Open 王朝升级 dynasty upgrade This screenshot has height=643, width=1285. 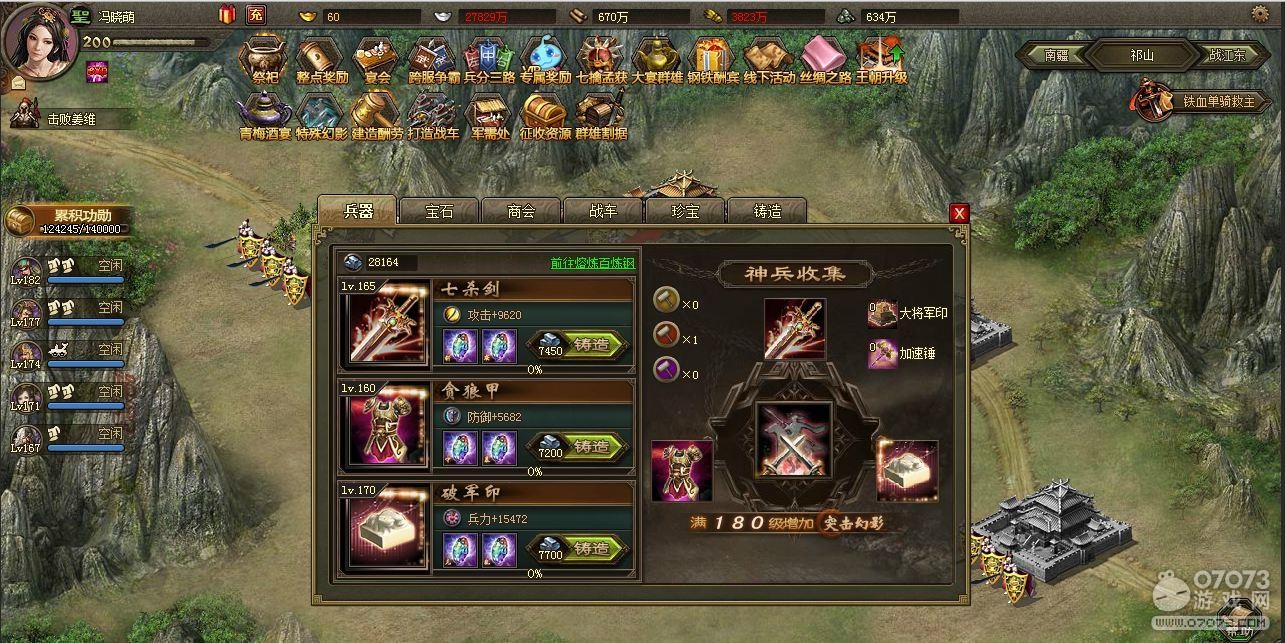pyautogui.click(x=881, y=59)
